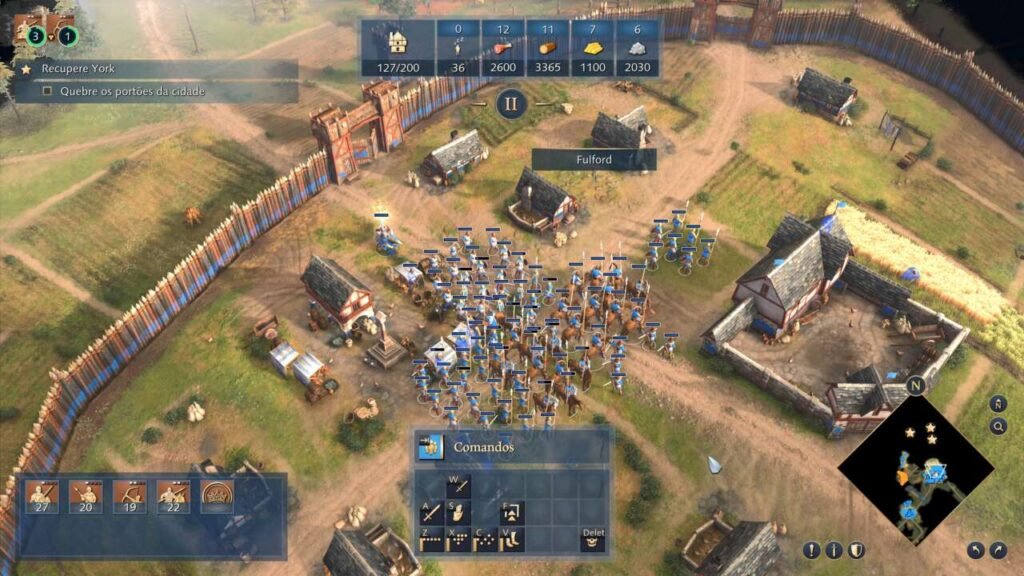
Task: Click the Delete unit command
Action: pos(593,540)
